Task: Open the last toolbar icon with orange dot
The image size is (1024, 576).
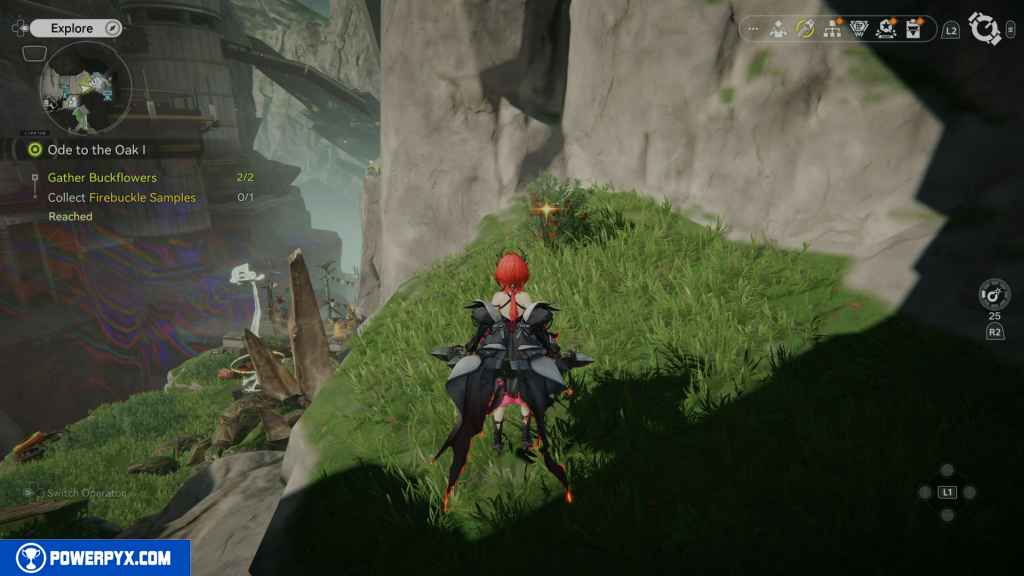Action: tap(914, 30)
